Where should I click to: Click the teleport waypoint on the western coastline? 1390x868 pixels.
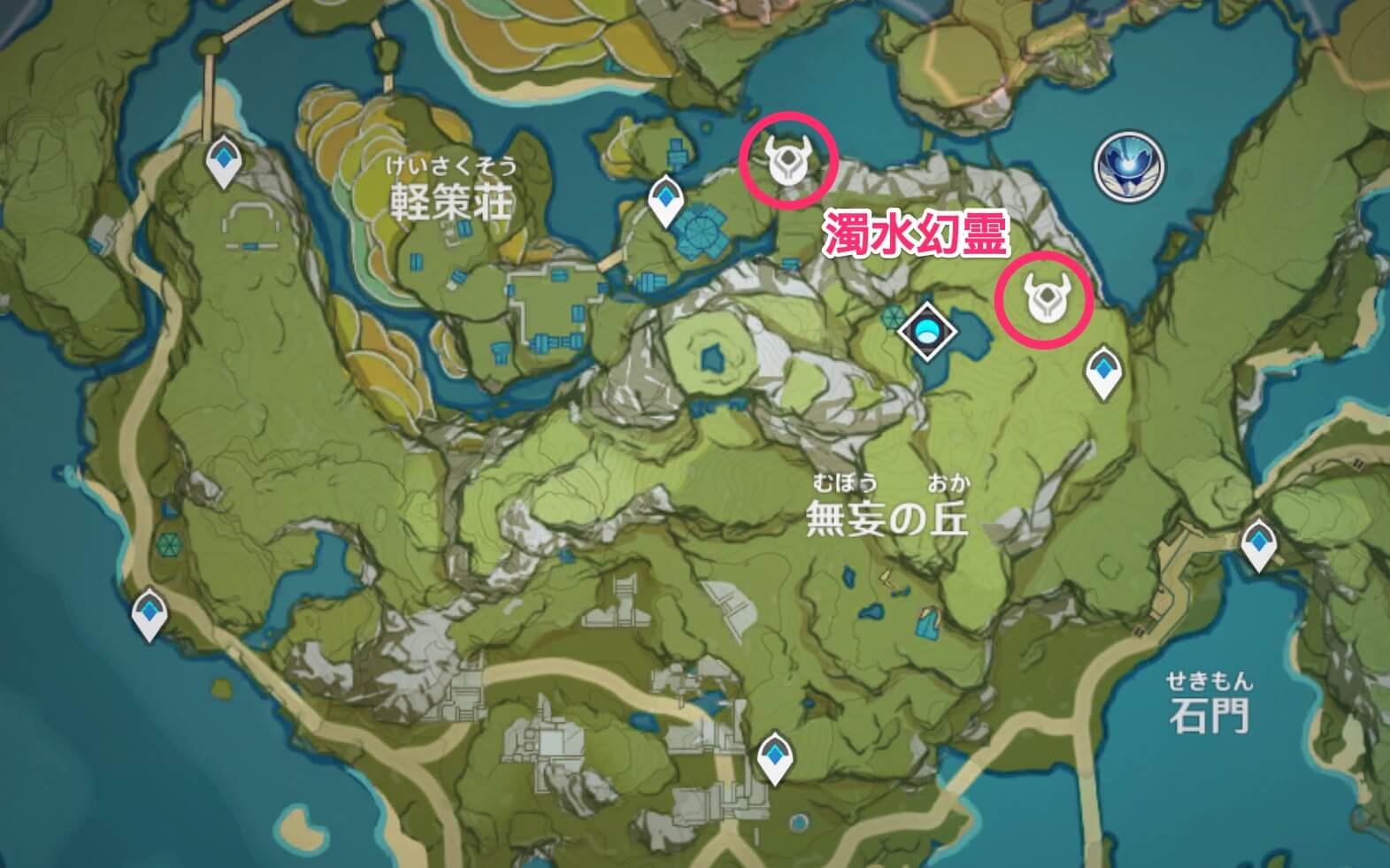point(147,611)
